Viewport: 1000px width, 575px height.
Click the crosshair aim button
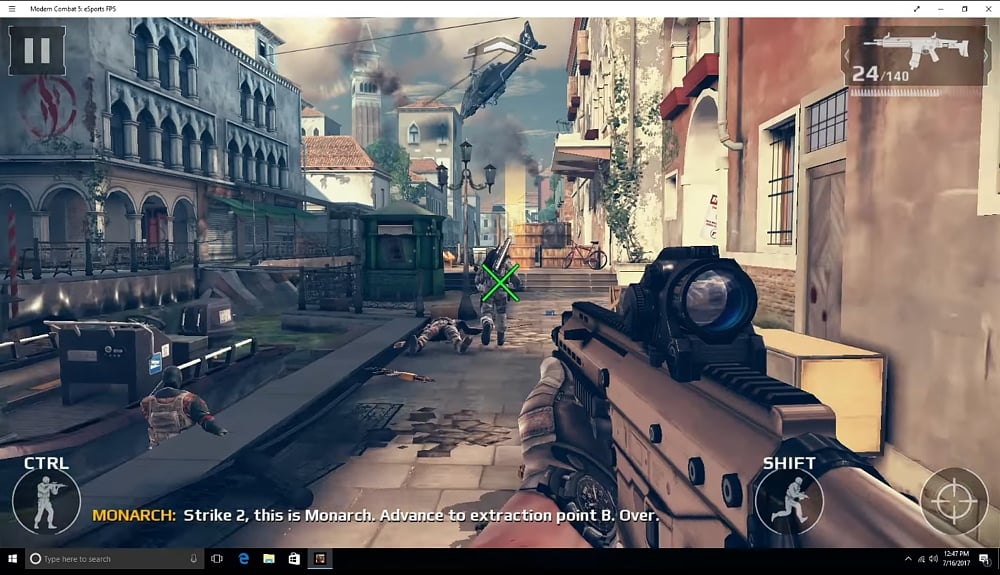tap(953, 501)
